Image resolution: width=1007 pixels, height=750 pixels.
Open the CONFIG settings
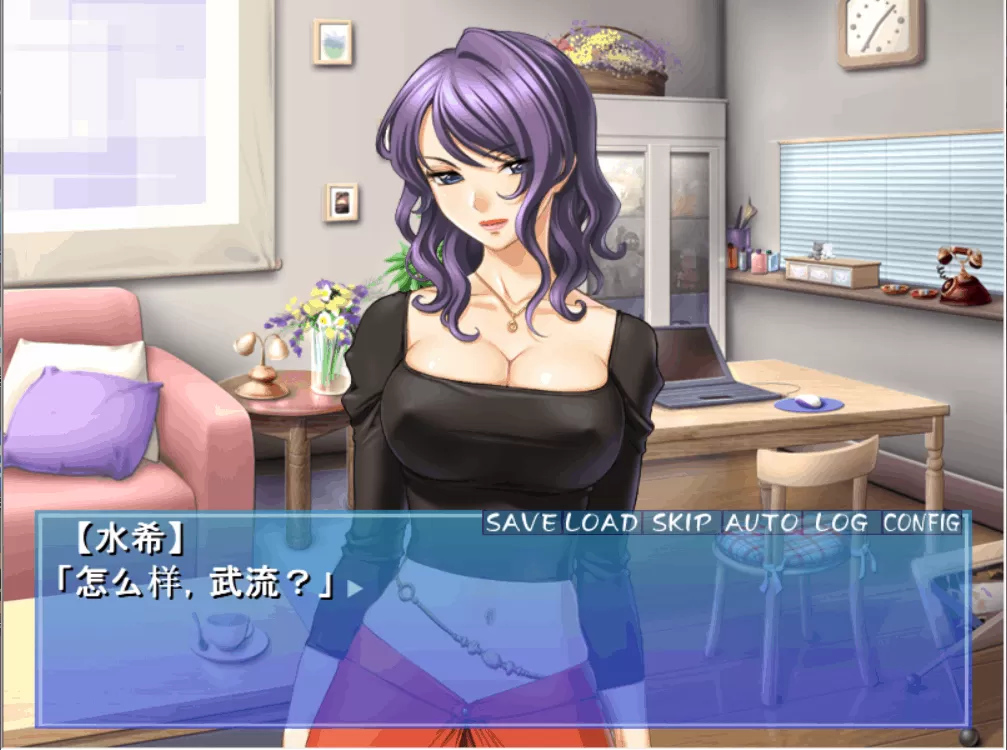[922, 523]
